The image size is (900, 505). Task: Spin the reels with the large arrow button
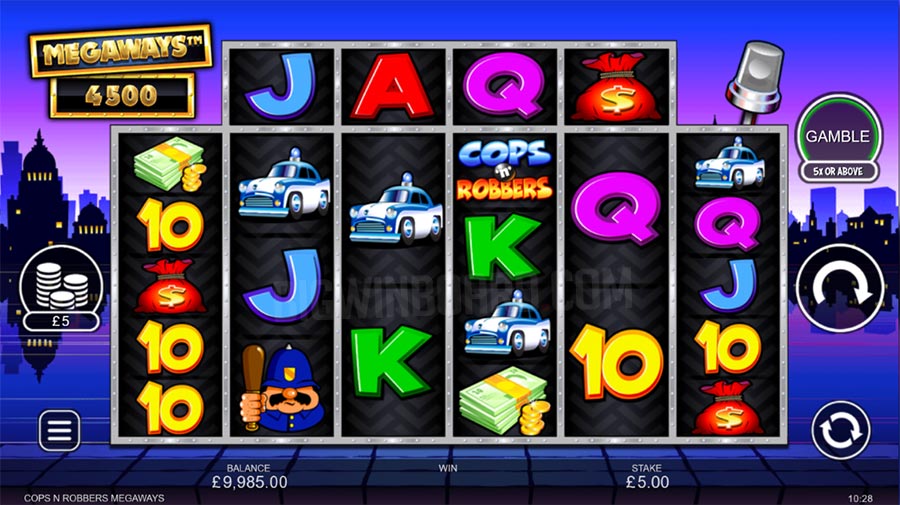click(x=838, y=288)
